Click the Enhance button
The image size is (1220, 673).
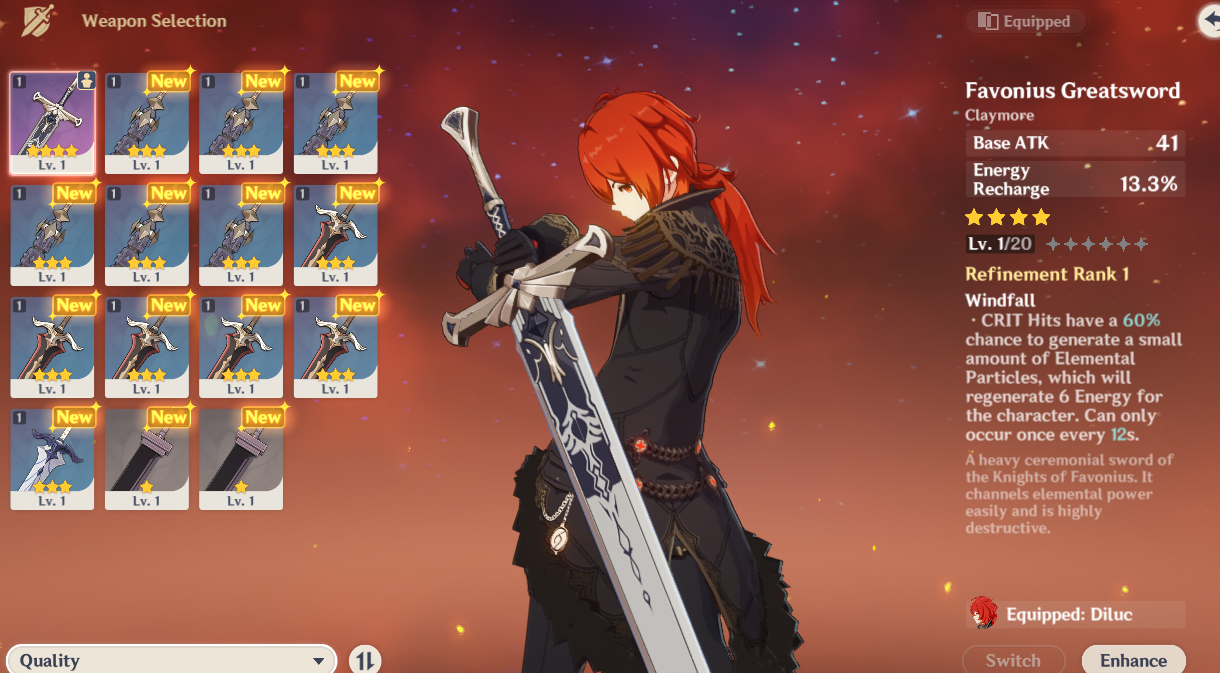(x=1133, y=660)
